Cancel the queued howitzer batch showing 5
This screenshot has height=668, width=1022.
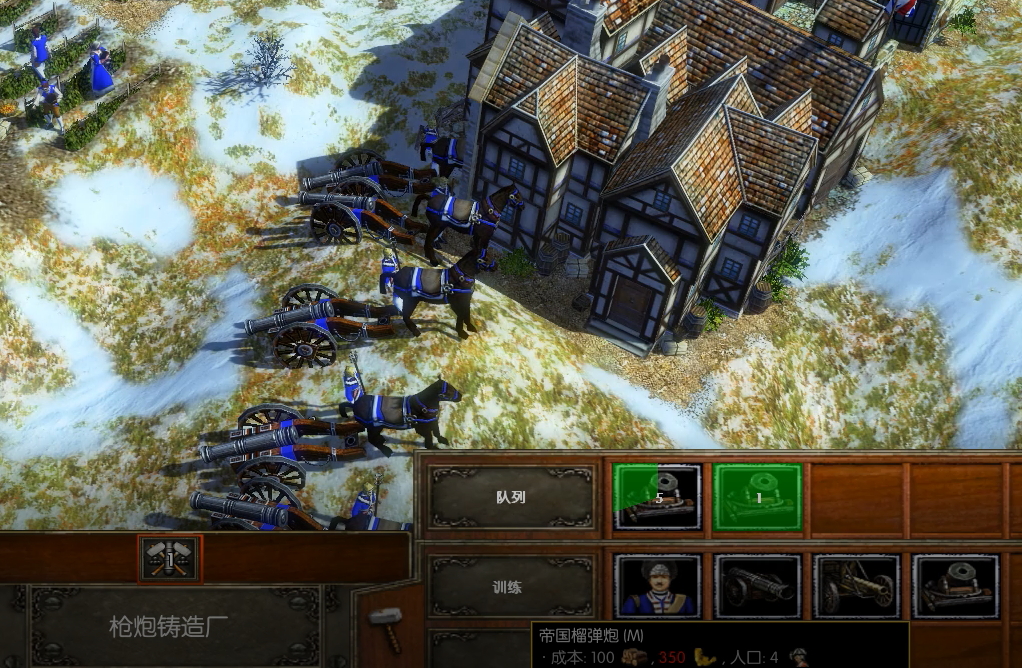tap(657, 497)
